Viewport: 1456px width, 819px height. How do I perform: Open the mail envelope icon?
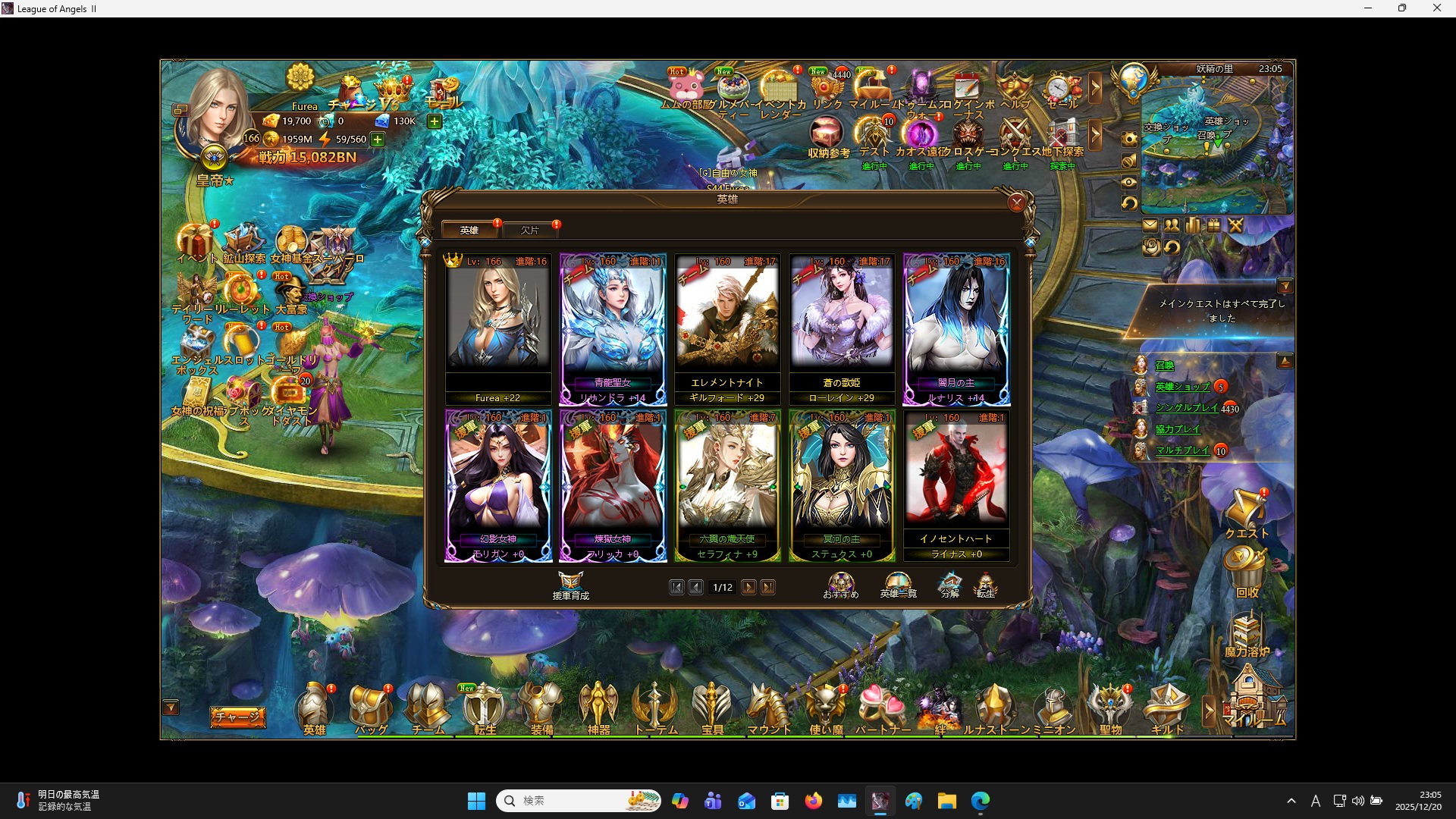[1151, 224]
